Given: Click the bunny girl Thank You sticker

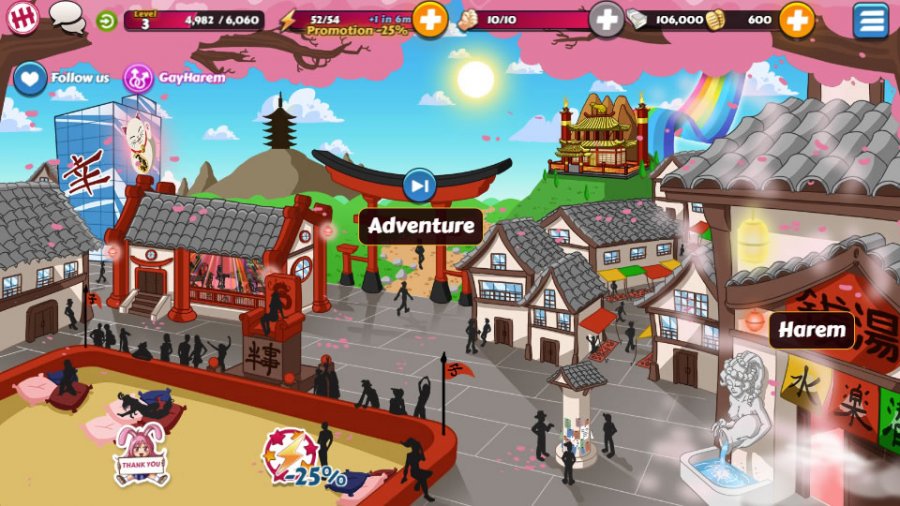Looking at the screenshot, I should (141, 456).
